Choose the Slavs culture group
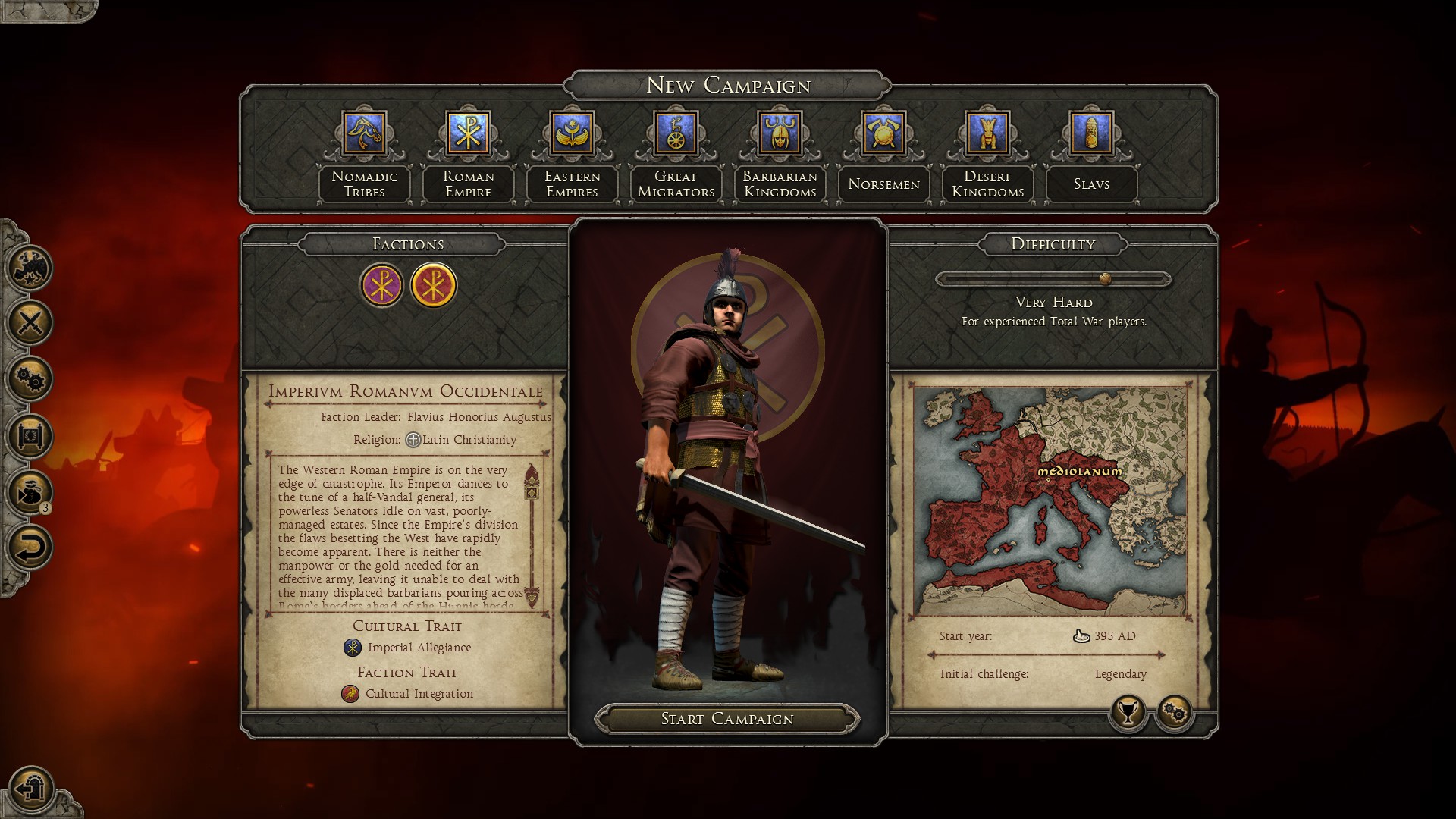1456x819 pixels. [x=1091, y=133]
